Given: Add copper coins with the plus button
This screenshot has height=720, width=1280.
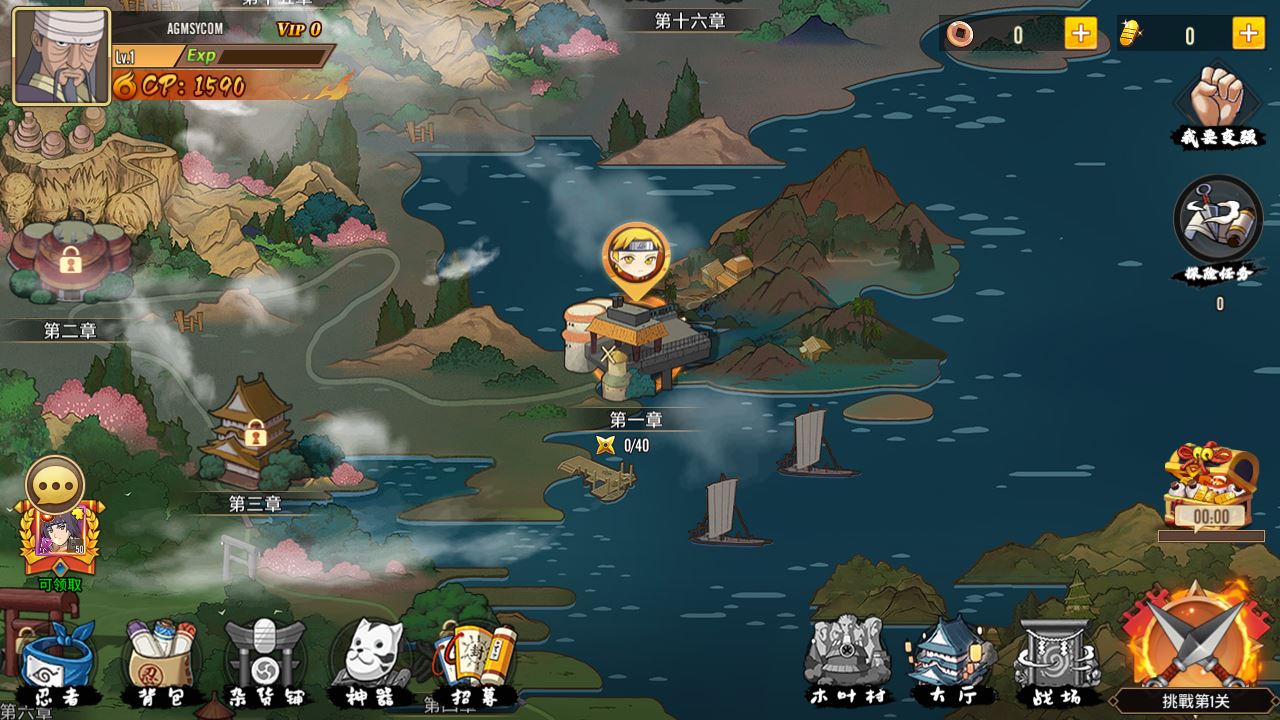Looking at the screenshot, I should [x=1080, y=34].
